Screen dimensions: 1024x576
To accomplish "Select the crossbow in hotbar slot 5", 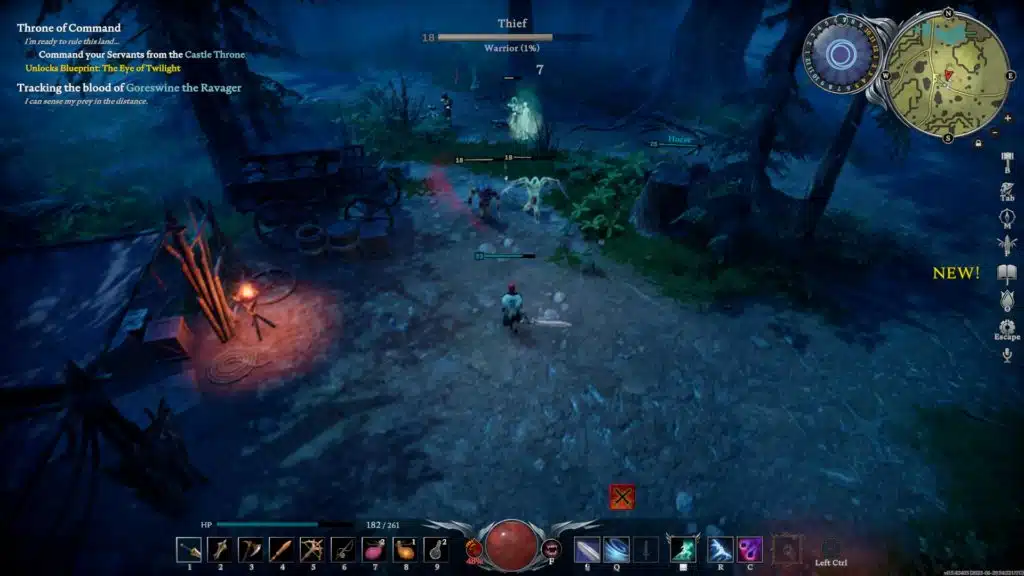I will [312, 549].
